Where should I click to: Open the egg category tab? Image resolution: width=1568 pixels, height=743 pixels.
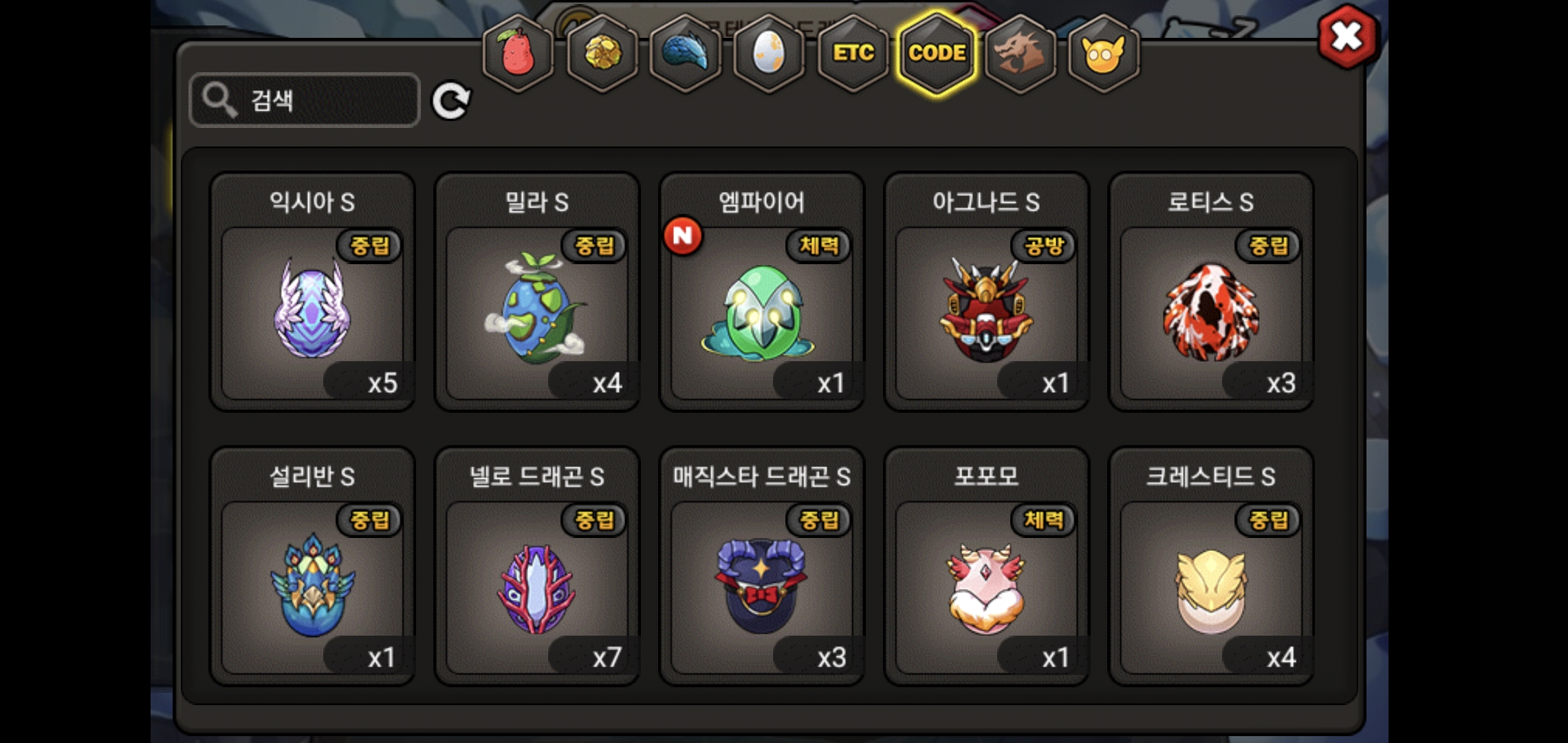point(769,53)
